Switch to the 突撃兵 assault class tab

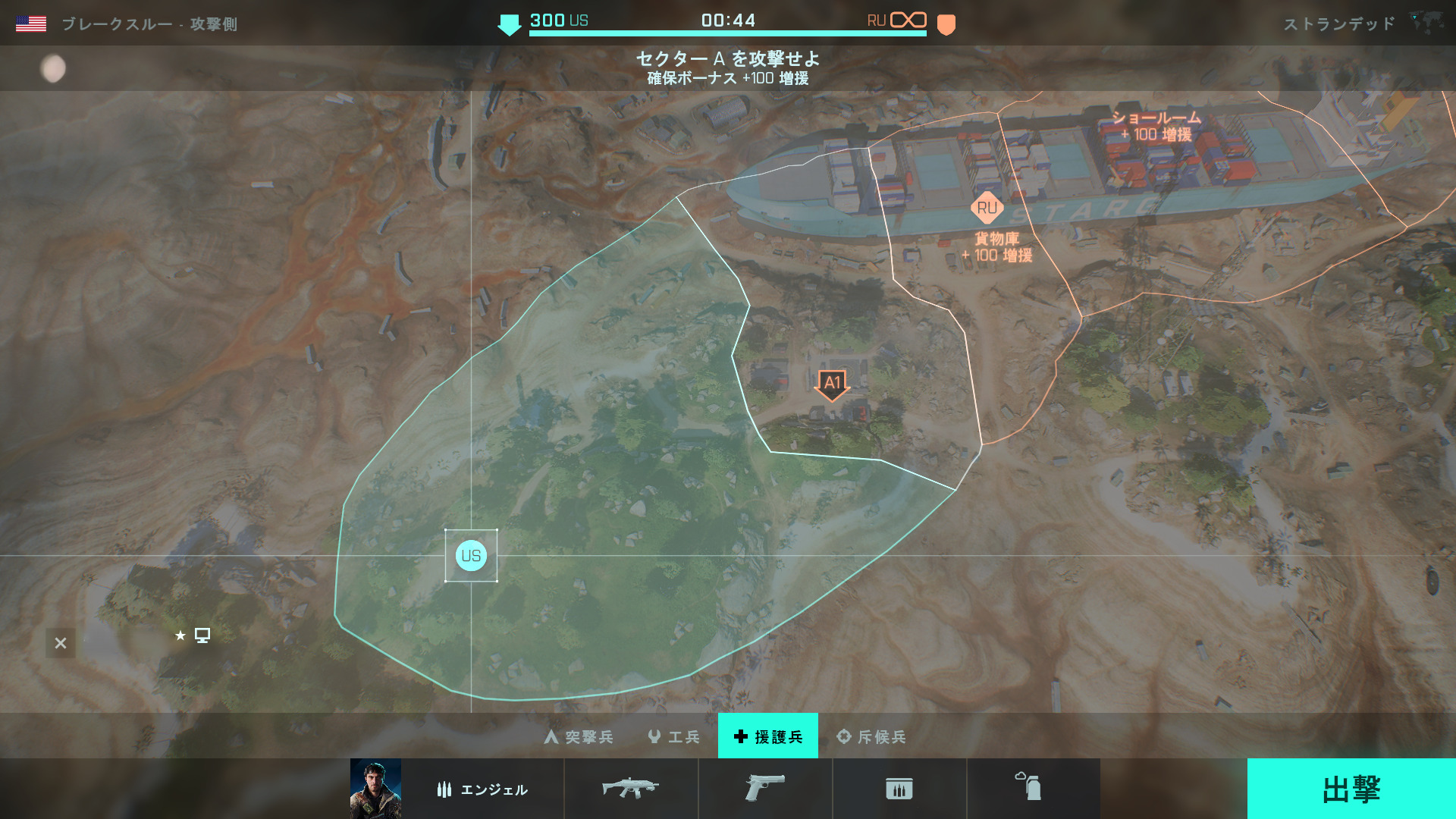coord(579,736)
